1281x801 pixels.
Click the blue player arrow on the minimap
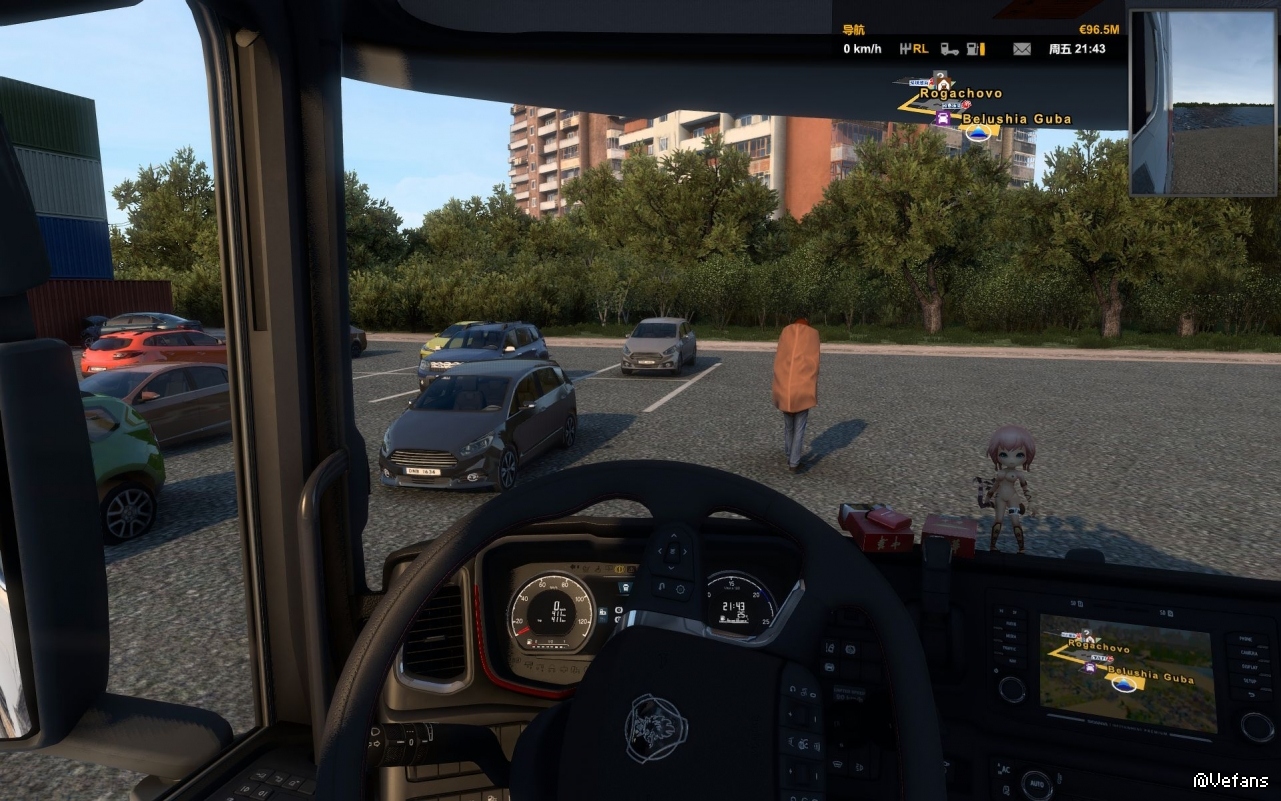click(x=978, y=132)
